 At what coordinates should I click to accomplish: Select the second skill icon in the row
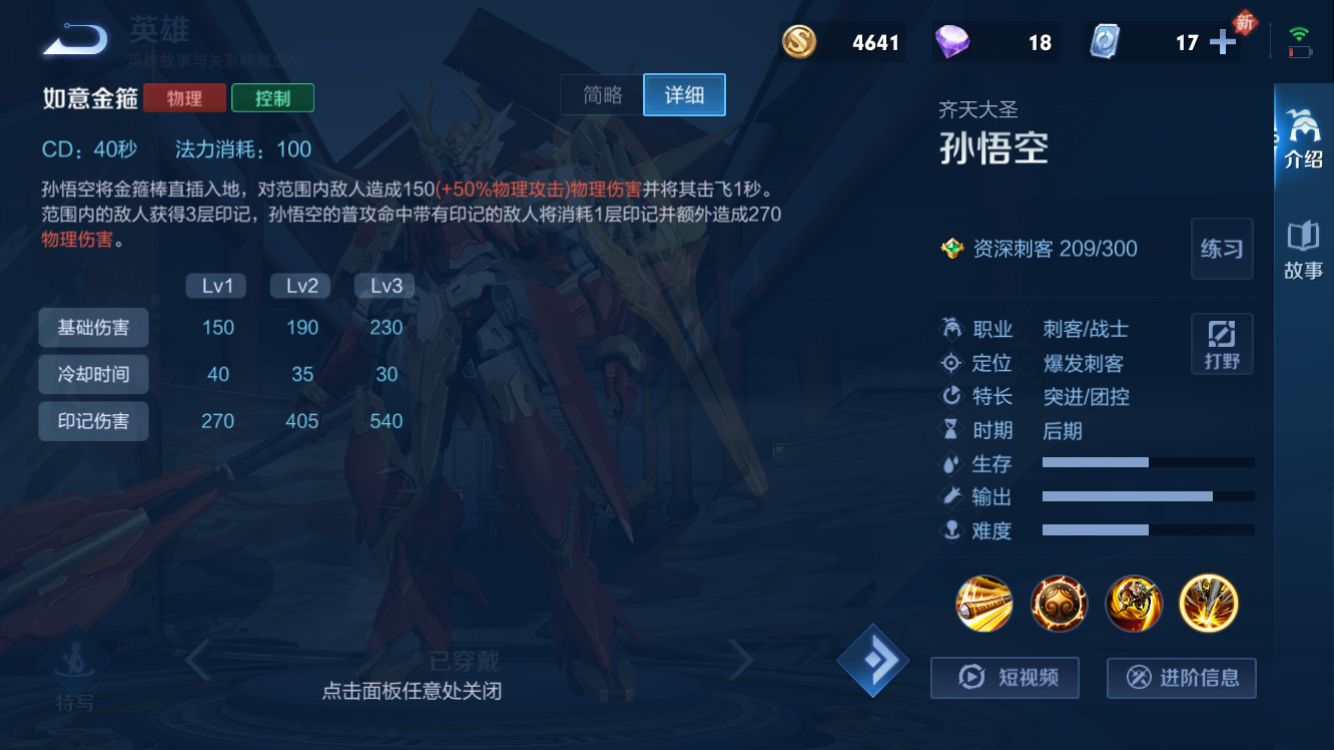click(x=1058, y=604)
